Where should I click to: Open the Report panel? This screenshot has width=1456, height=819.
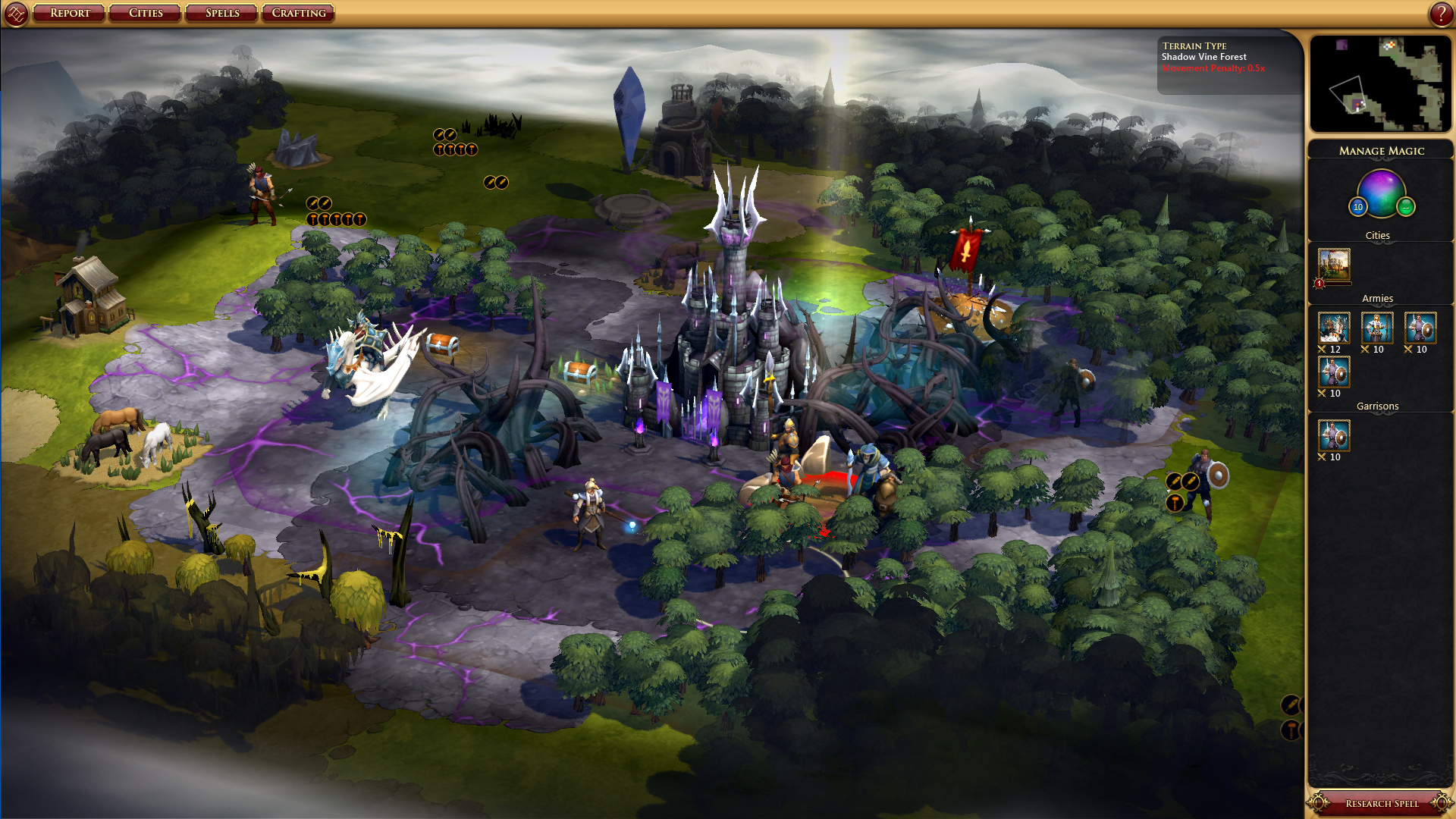(70, 13)
